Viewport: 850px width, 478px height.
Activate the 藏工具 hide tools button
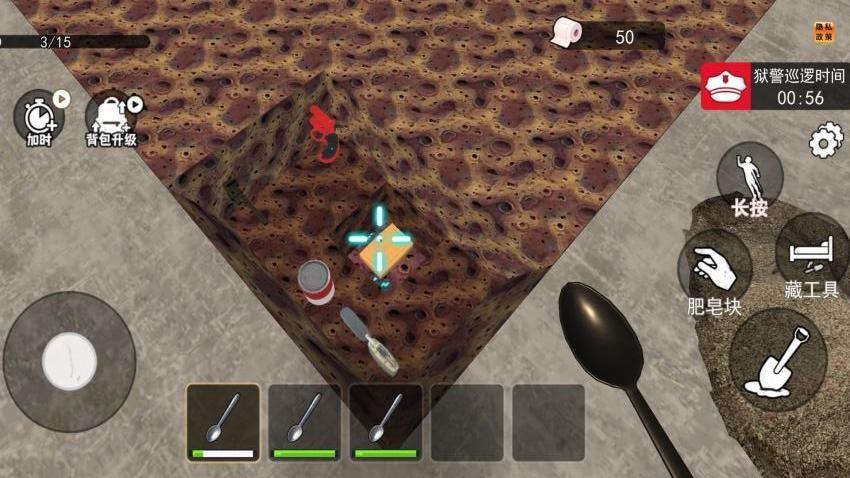(x=812, y=255)
